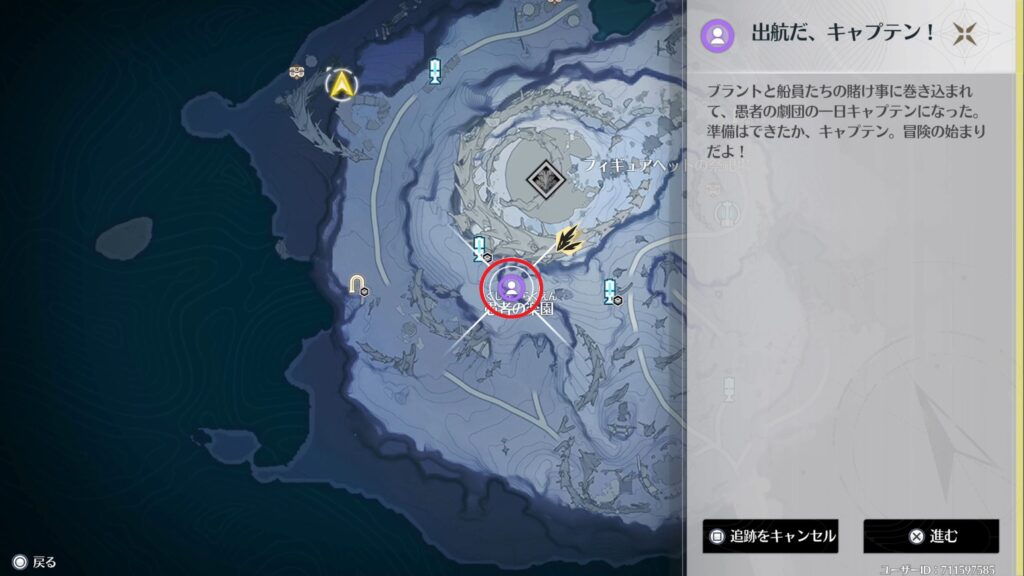
Task: Click the horseshoe-shaped map marker
Action: coord(357,286)
